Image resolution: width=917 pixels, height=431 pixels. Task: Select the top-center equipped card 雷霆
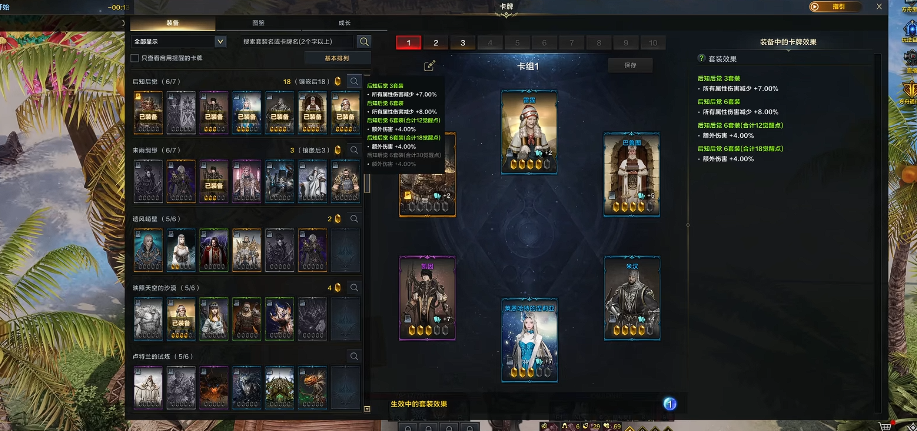(529, 131)
